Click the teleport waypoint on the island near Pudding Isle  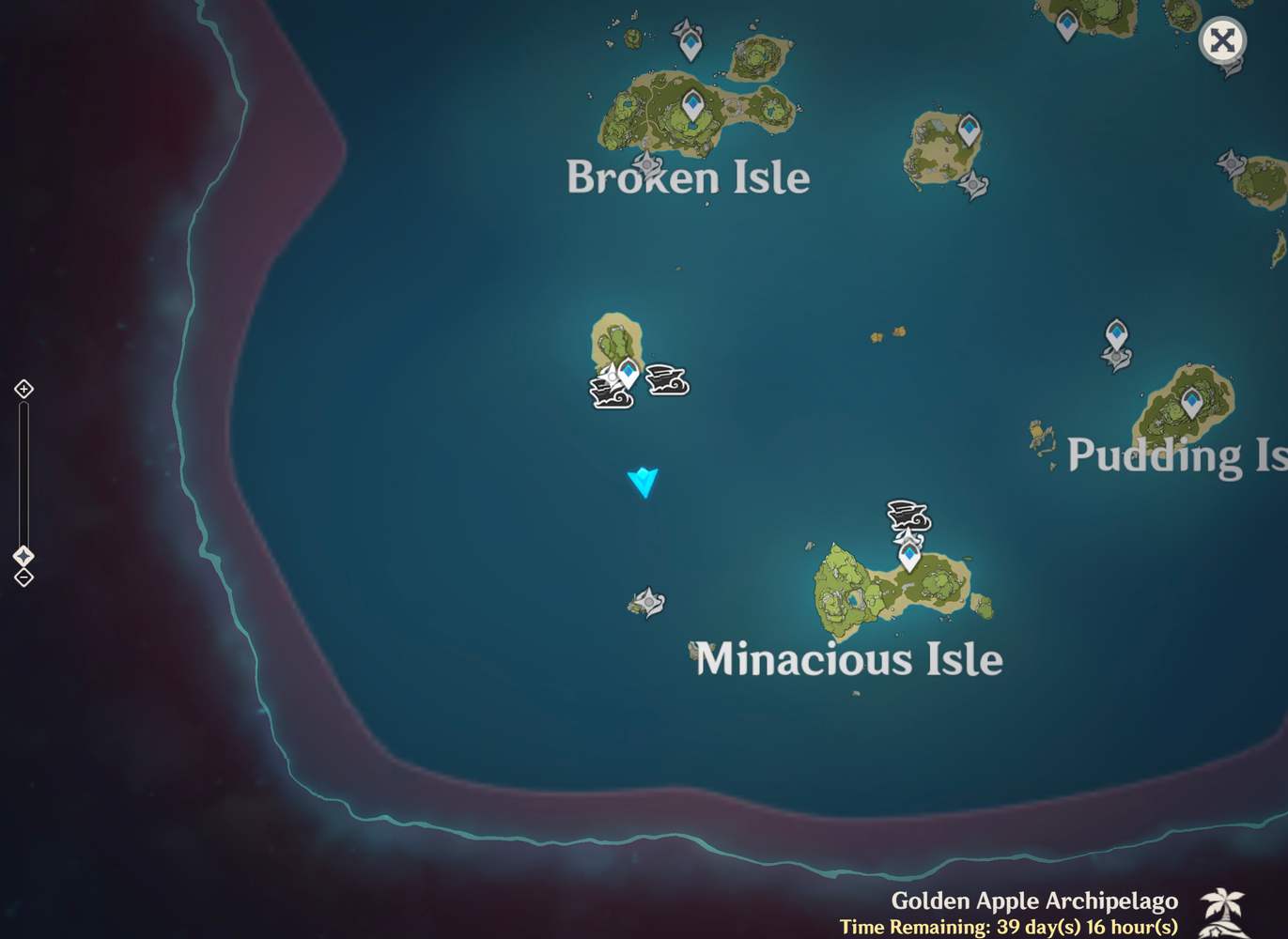(x=1116, y=333)
